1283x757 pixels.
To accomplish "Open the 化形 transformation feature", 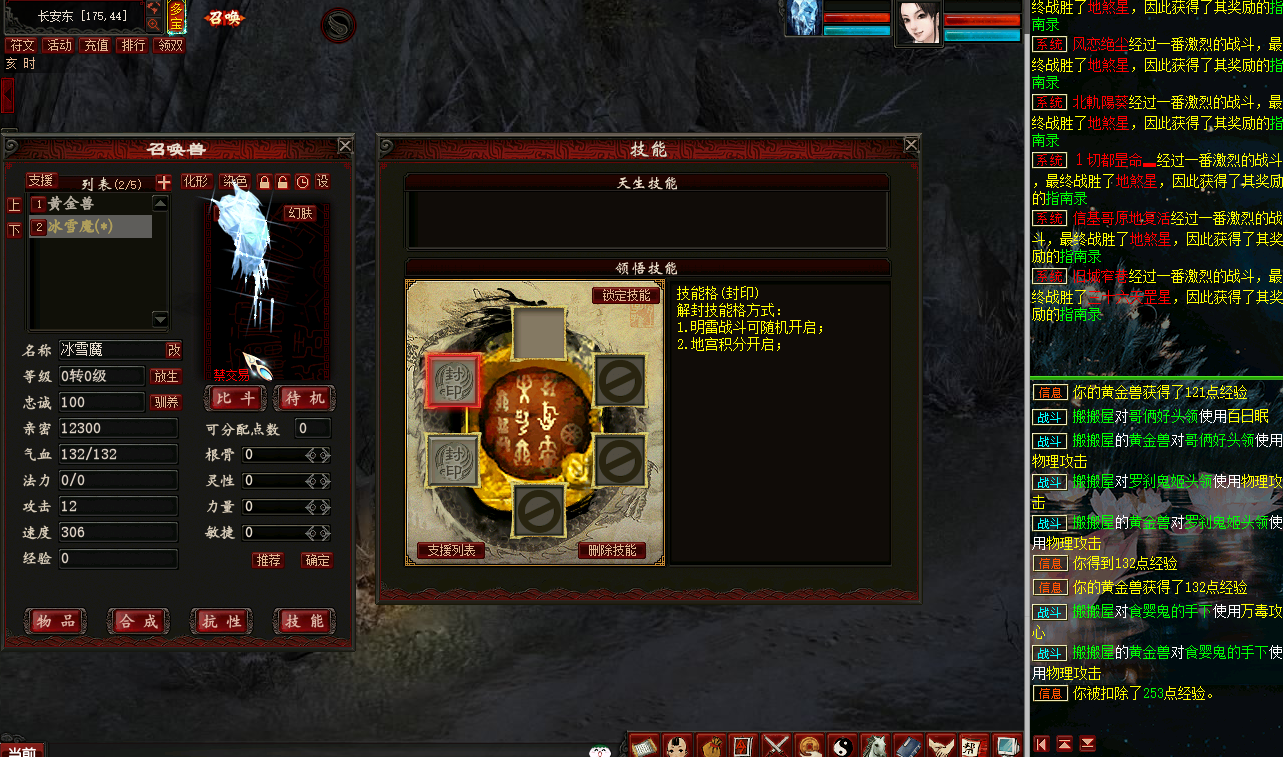I will point(196,181).
